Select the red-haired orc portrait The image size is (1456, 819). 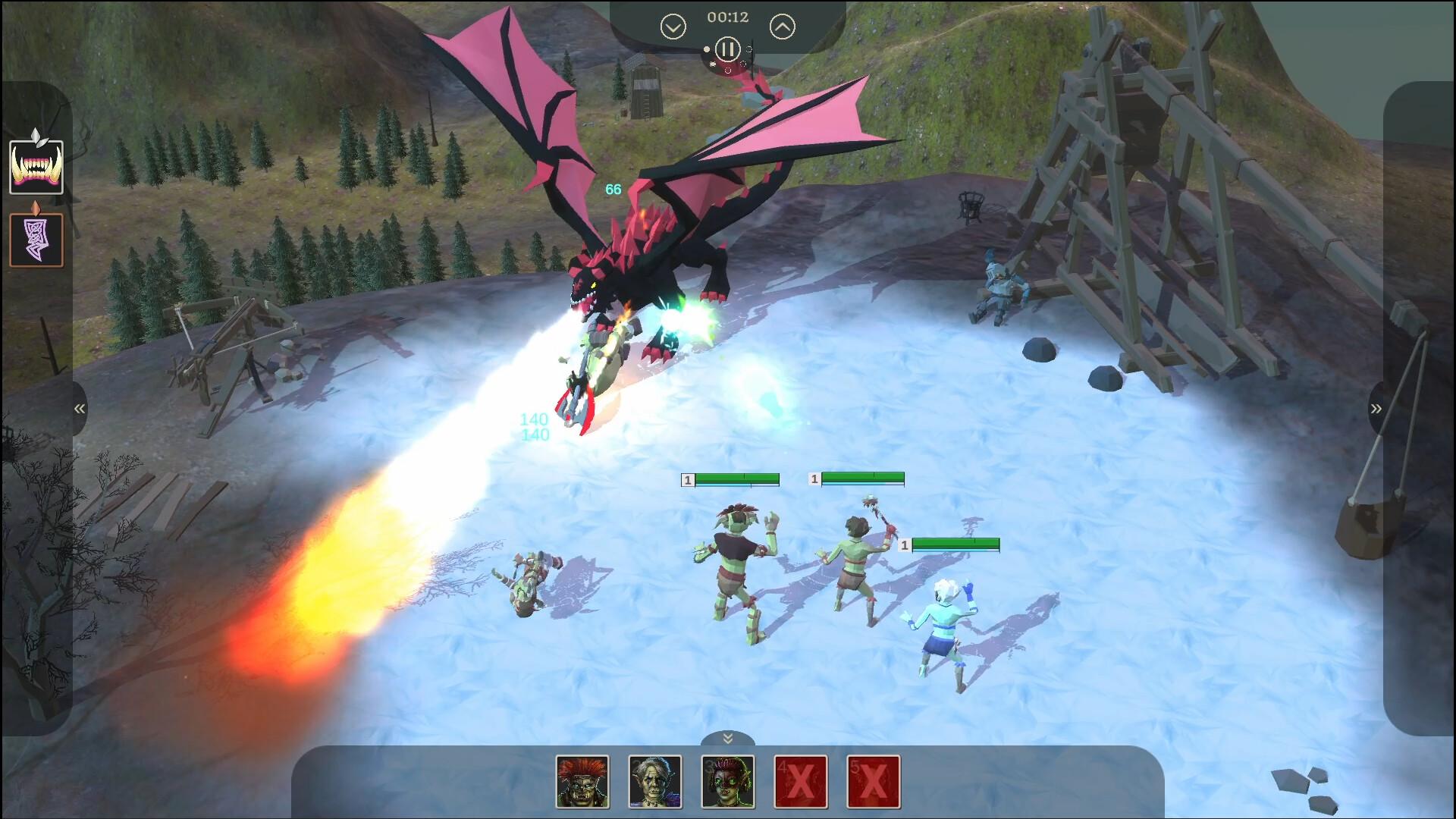pos(582,782)
